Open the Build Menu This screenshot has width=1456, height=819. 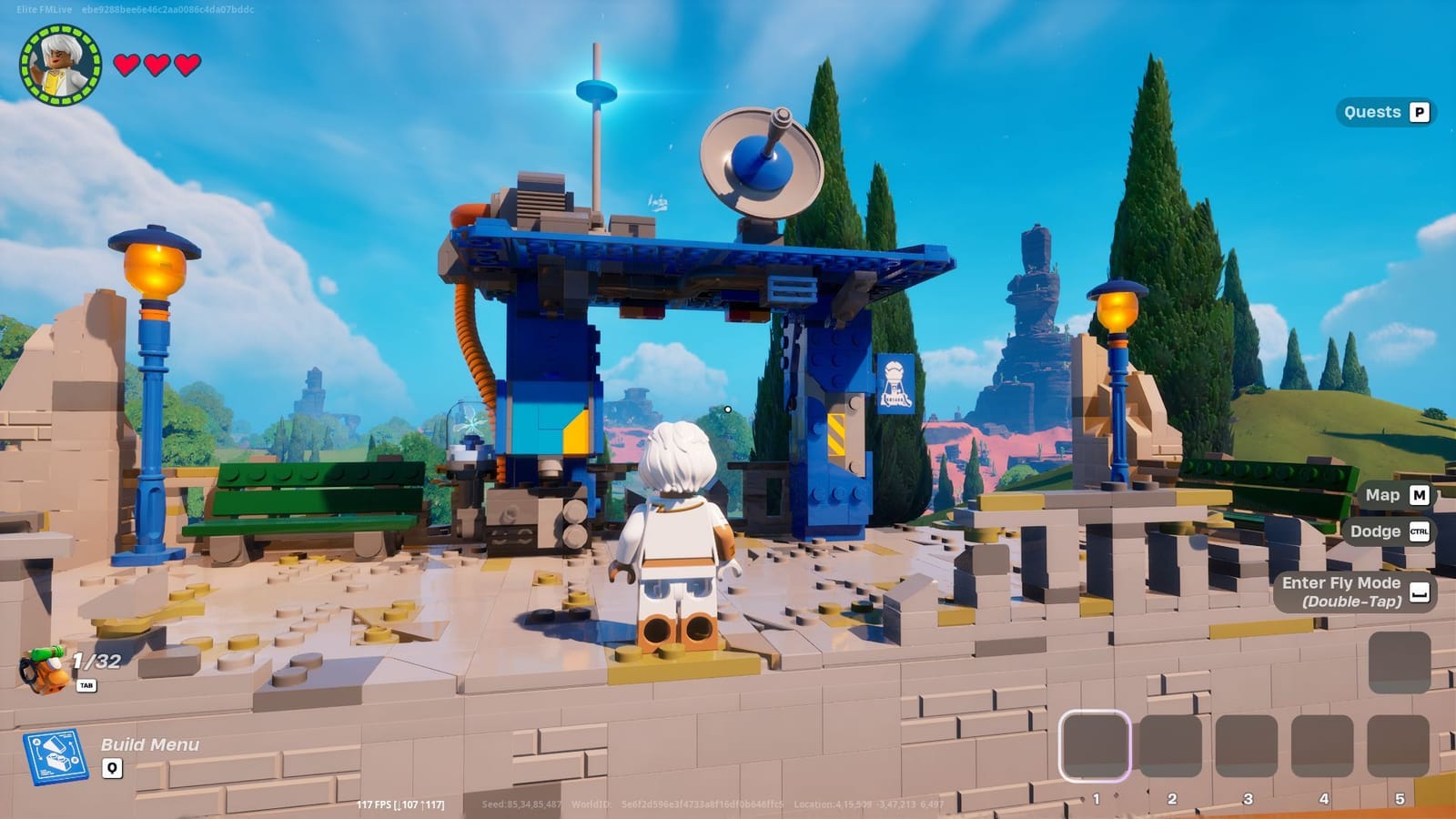[151, 744]
